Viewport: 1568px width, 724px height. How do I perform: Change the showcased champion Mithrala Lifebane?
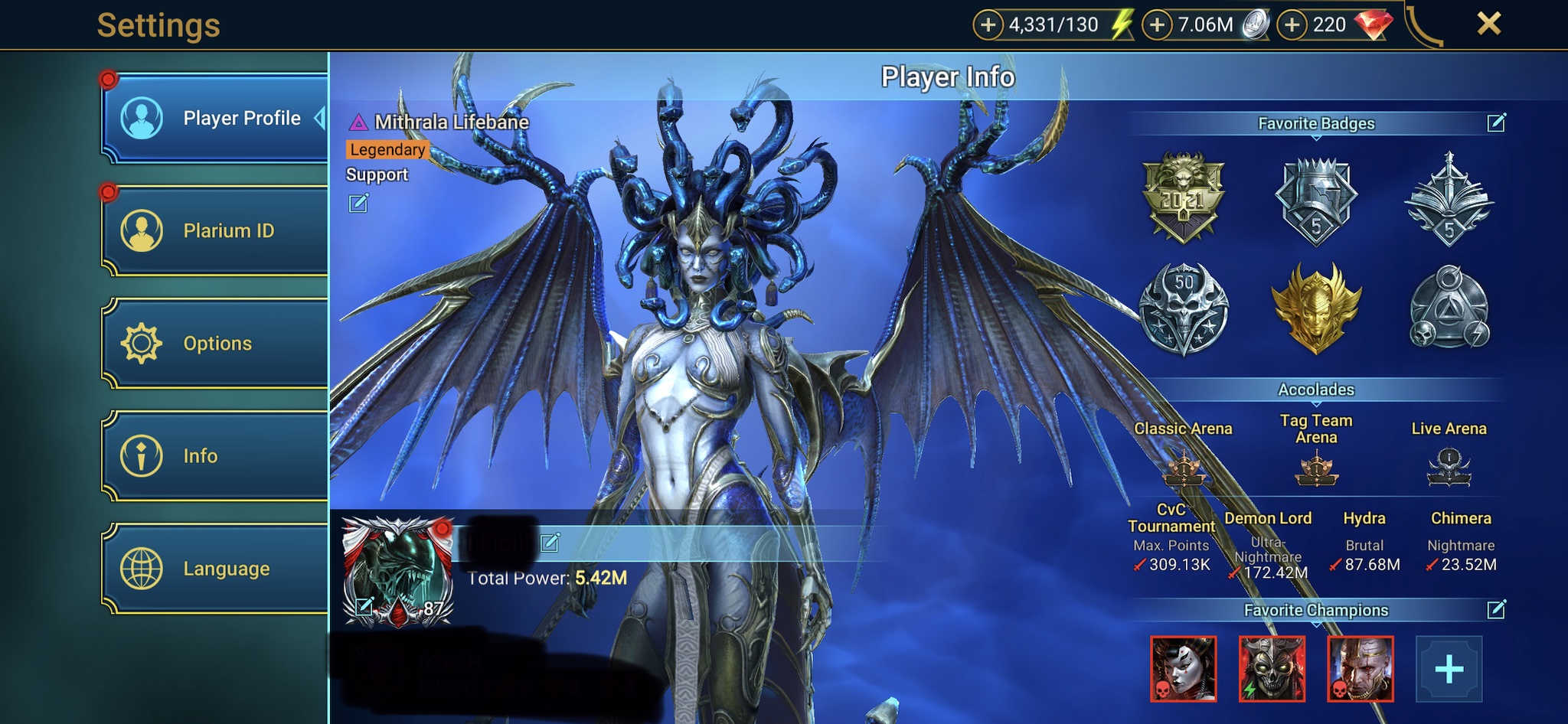pos(358,204)
